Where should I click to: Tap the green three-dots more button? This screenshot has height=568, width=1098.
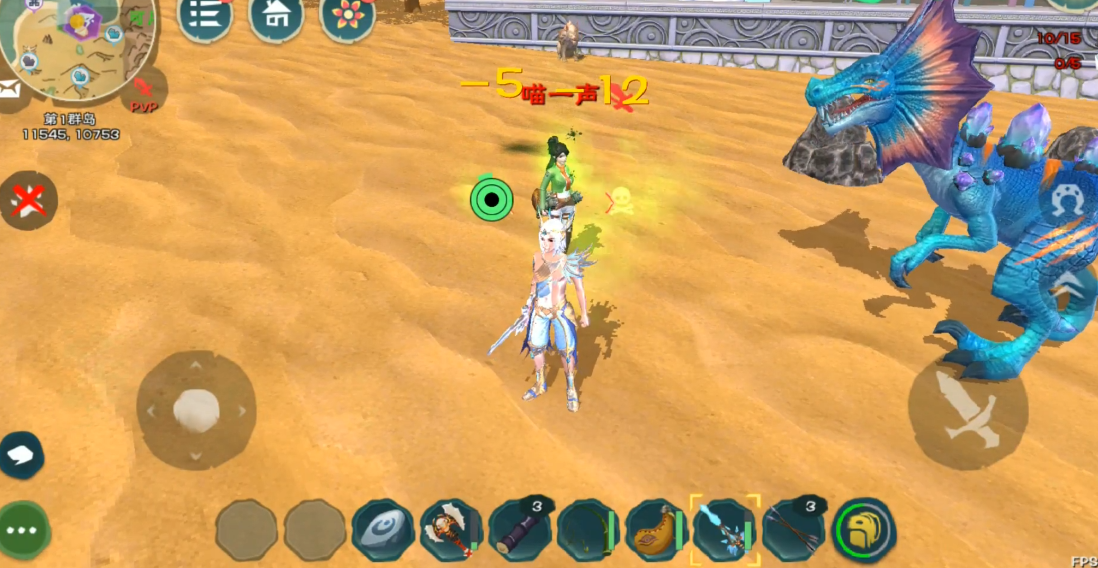[x=23, y=530]
